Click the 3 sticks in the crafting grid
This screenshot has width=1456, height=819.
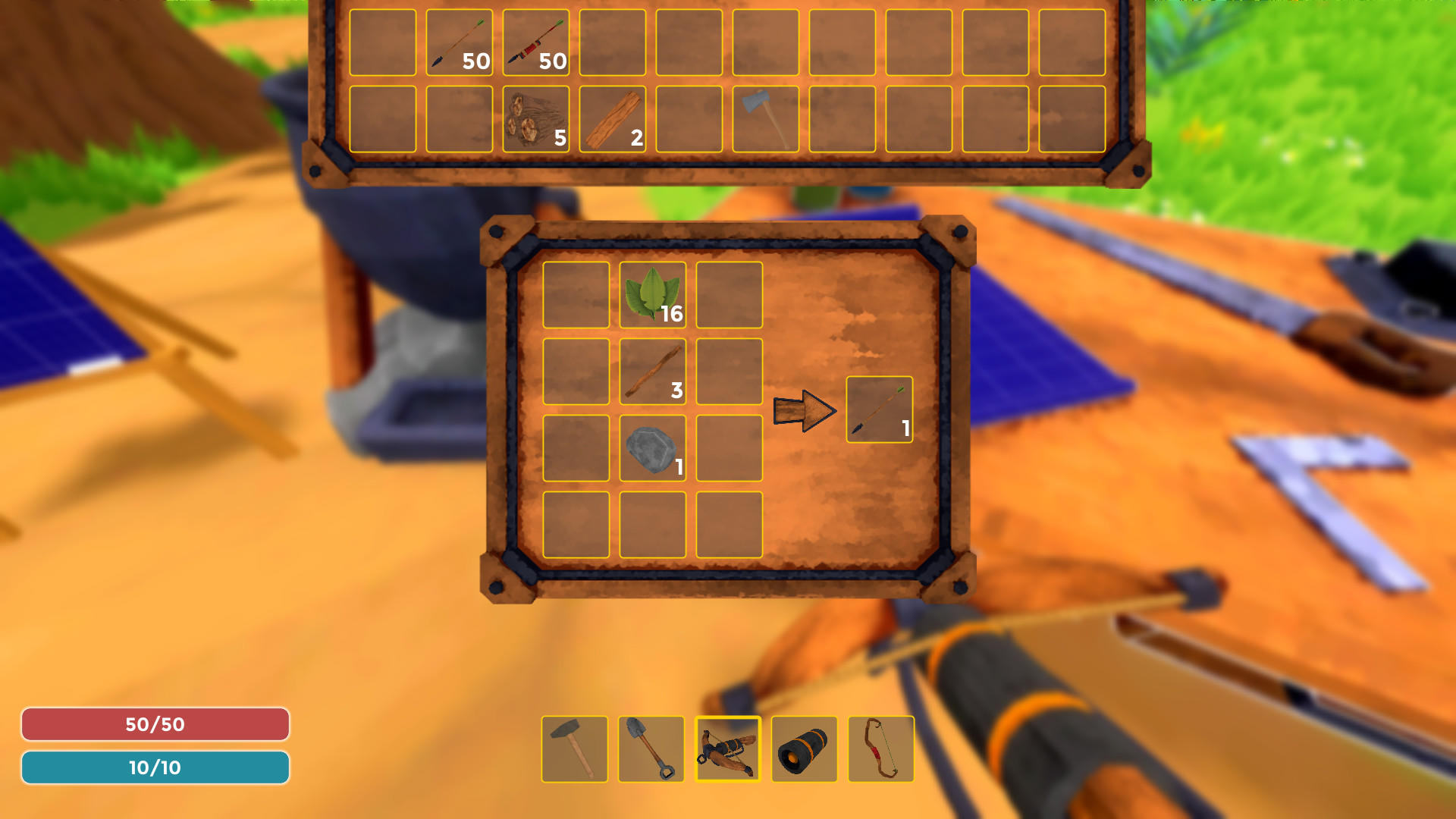pyautogui.click(x=654, y=373)
